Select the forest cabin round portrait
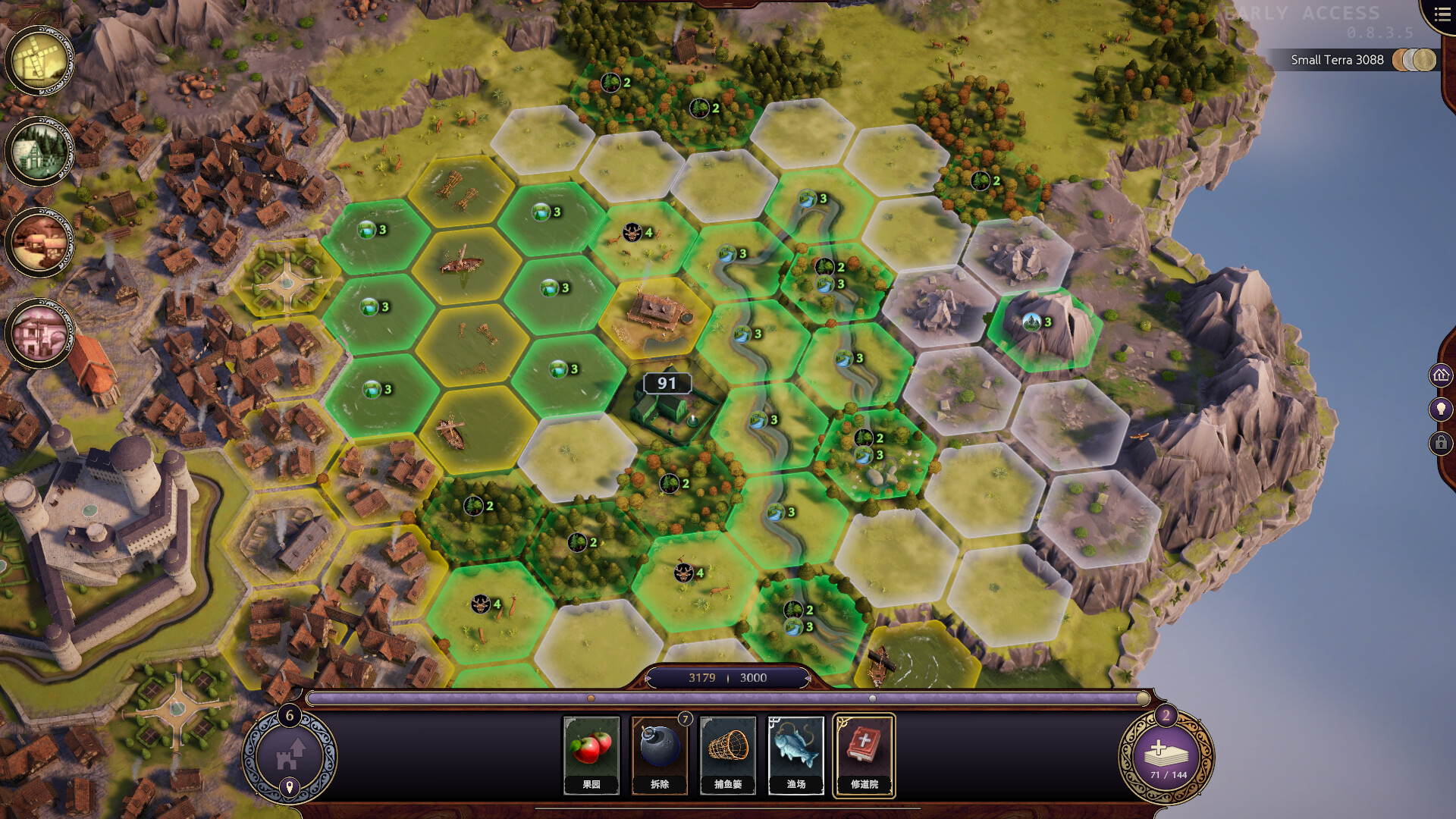This screenshot has width=1456, height=819. click(x=39, y=151)
